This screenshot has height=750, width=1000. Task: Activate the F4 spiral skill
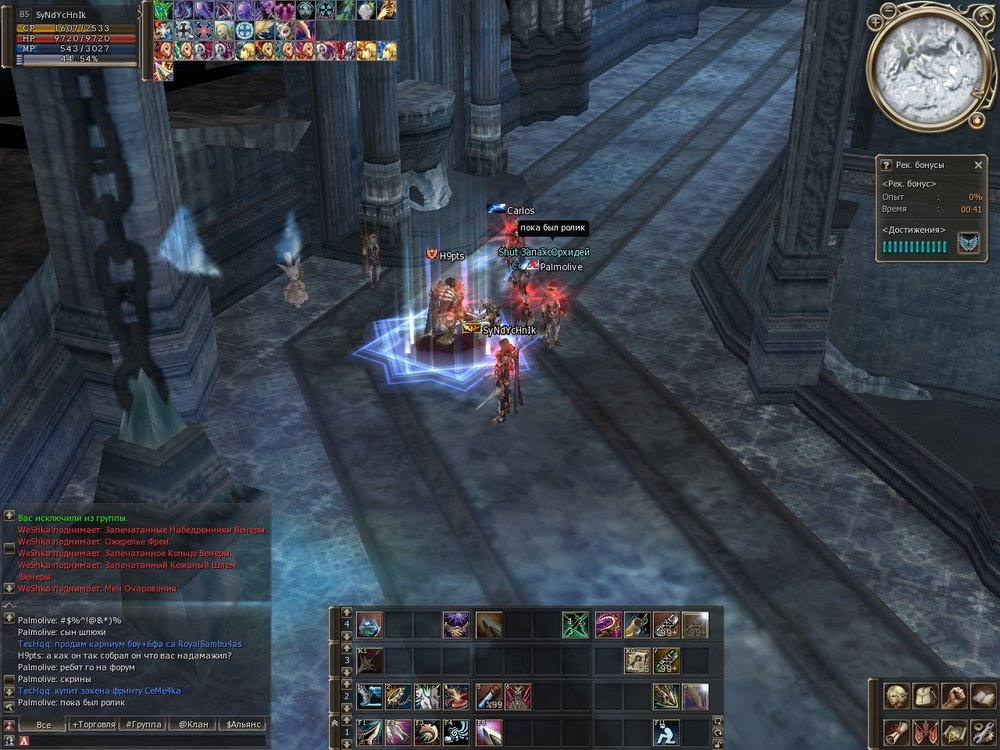[x=458, y=732]
